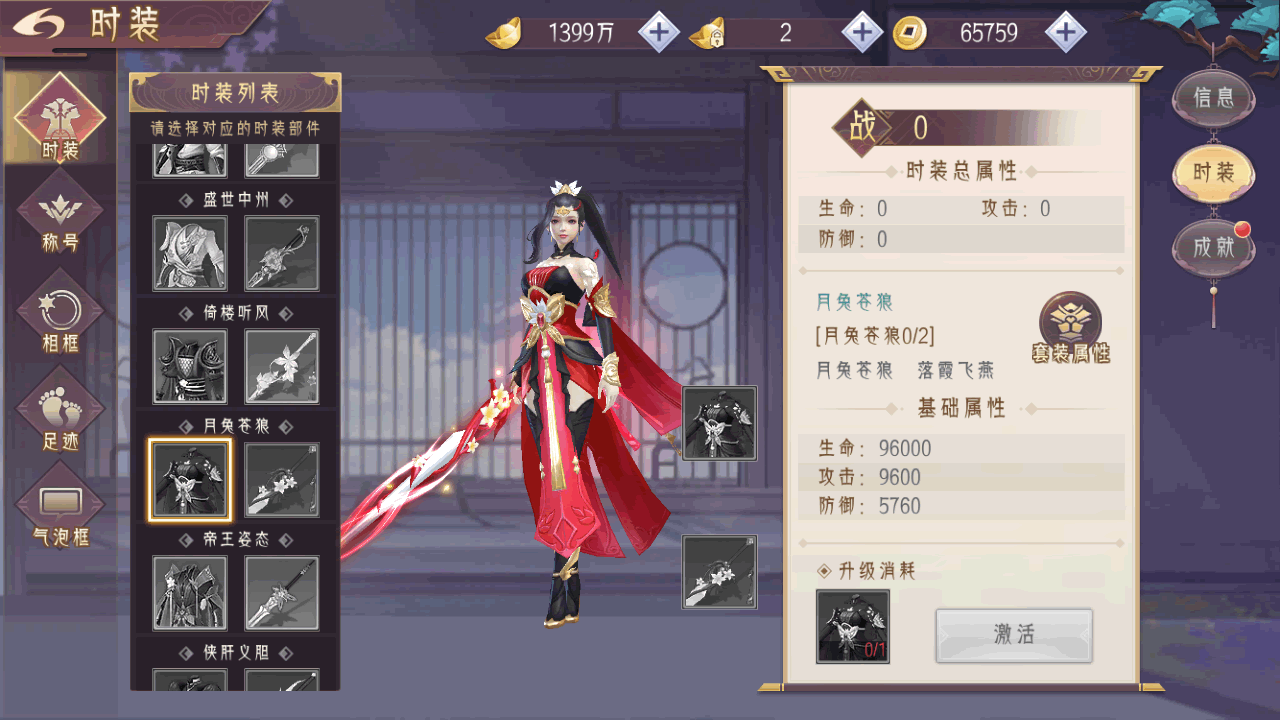The height and width of the screenshot is (720, 1280).
Task: Click the 激活 activate button
Action: pos(1014,635)
